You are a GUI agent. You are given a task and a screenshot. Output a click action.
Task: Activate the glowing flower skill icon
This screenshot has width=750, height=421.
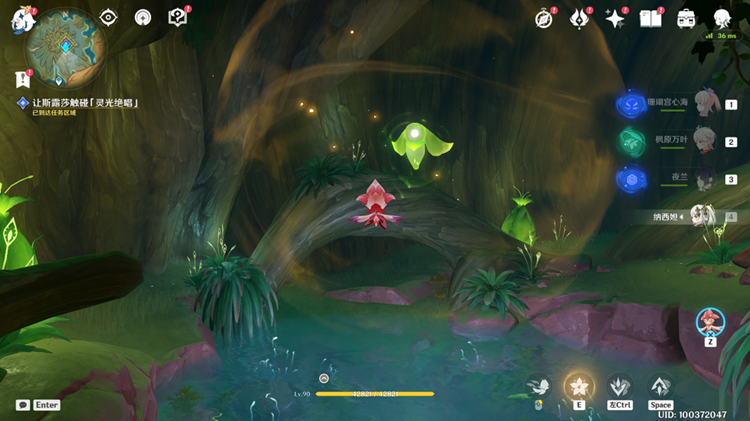tap(578, 387)
